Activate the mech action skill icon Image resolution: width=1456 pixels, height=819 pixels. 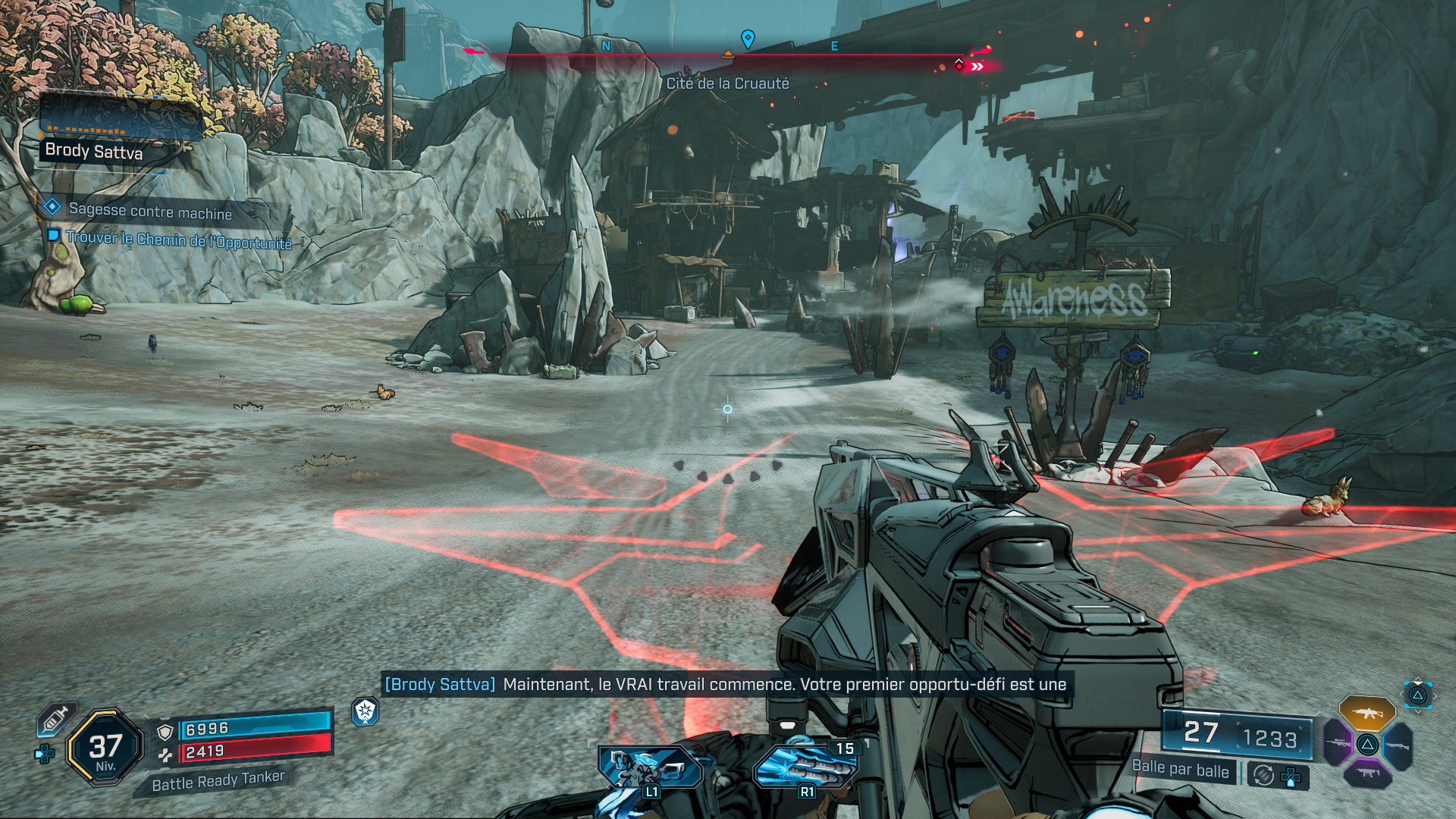click(x=651, y=767)
